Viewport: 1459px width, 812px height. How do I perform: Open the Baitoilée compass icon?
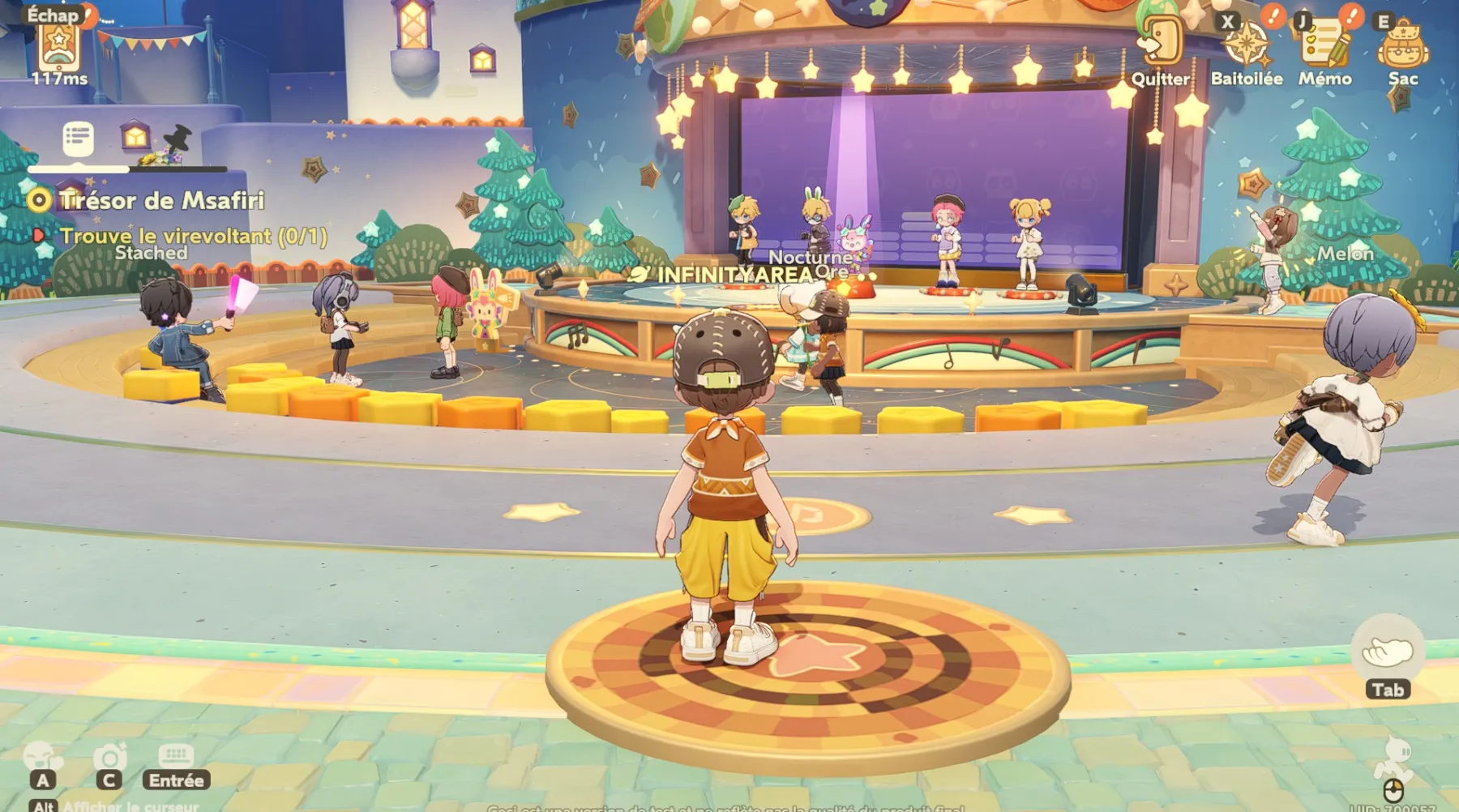tap(1246, 45)
